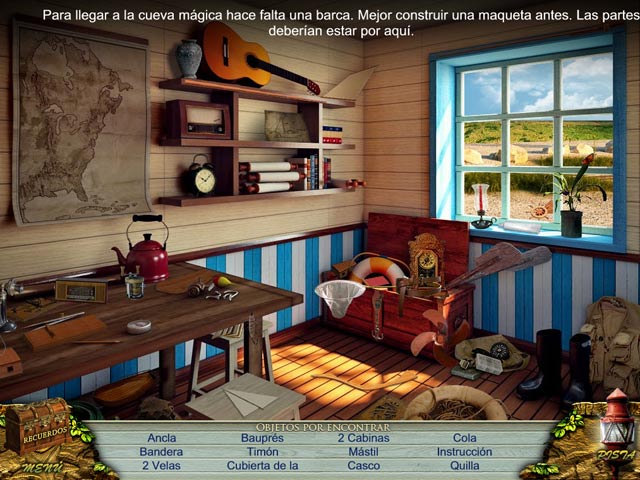Viewport: 640px width, 480px height.
Task: Click Instrucción in the object list
Action: (464, 451)
